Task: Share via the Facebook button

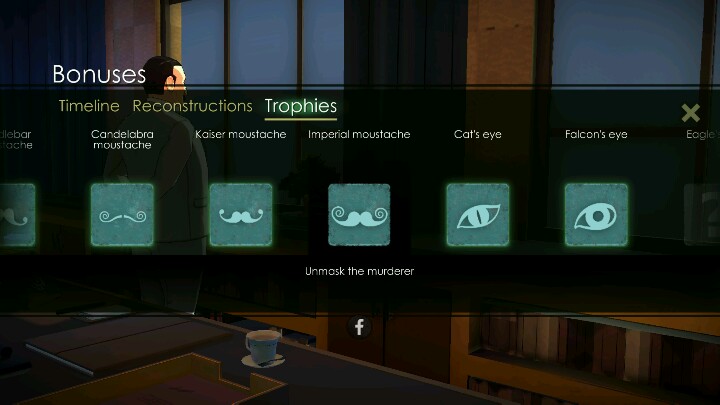Action: 359,326
